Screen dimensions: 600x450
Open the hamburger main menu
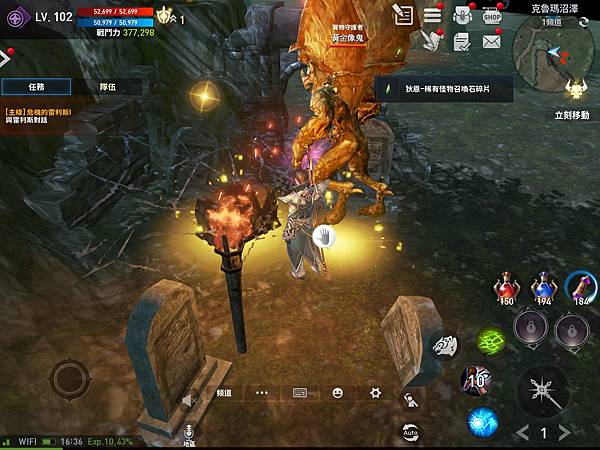coord(432,15)
